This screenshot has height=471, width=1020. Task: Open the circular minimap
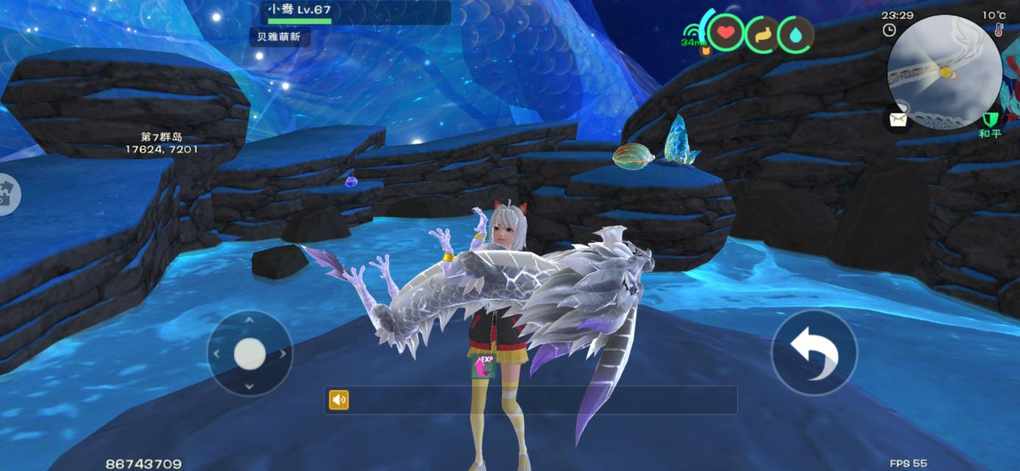tap(943, 72)
